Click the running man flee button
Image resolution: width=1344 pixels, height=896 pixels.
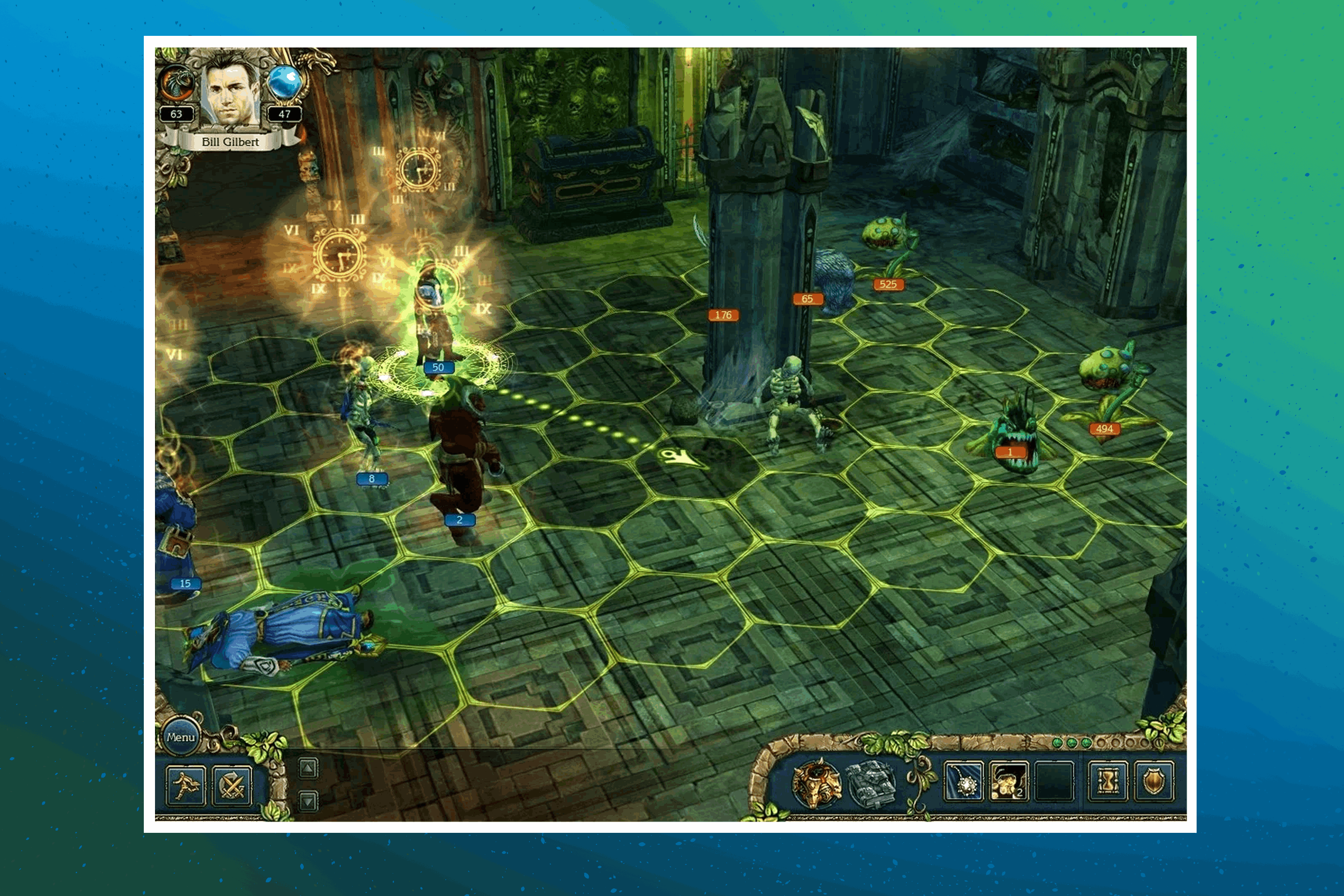pos(186,786)
